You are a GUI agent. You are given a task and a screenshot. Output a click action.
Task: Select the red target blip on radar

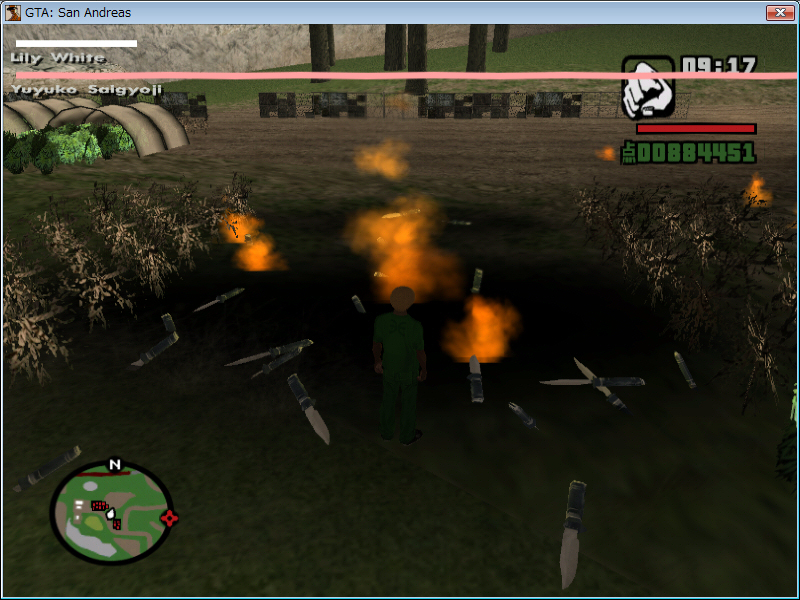click(169, 517)
